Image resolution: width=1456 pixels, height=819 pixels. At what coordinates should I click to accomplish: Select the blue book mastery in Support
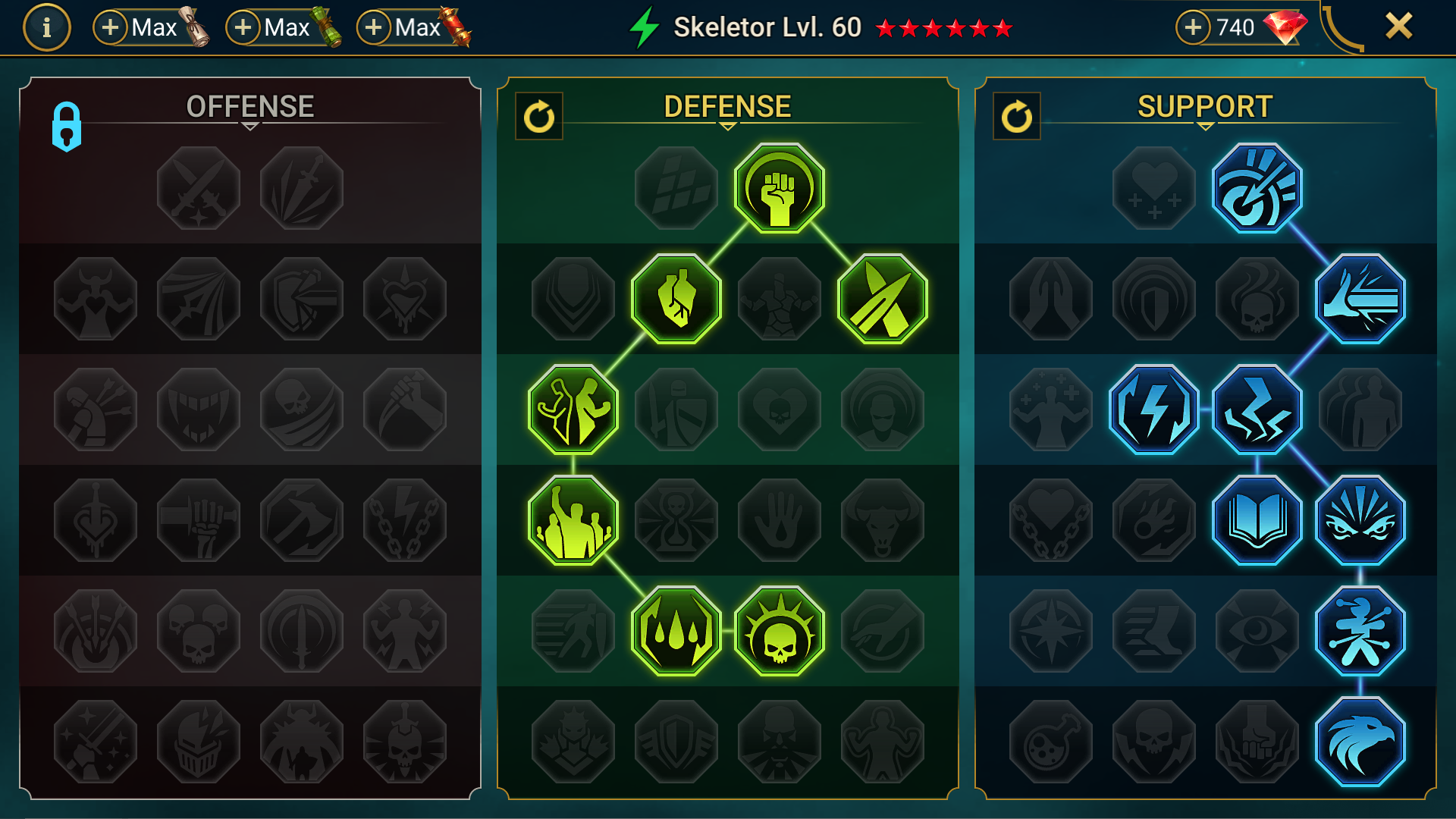pyautogui.click(x=1257, y=519)
